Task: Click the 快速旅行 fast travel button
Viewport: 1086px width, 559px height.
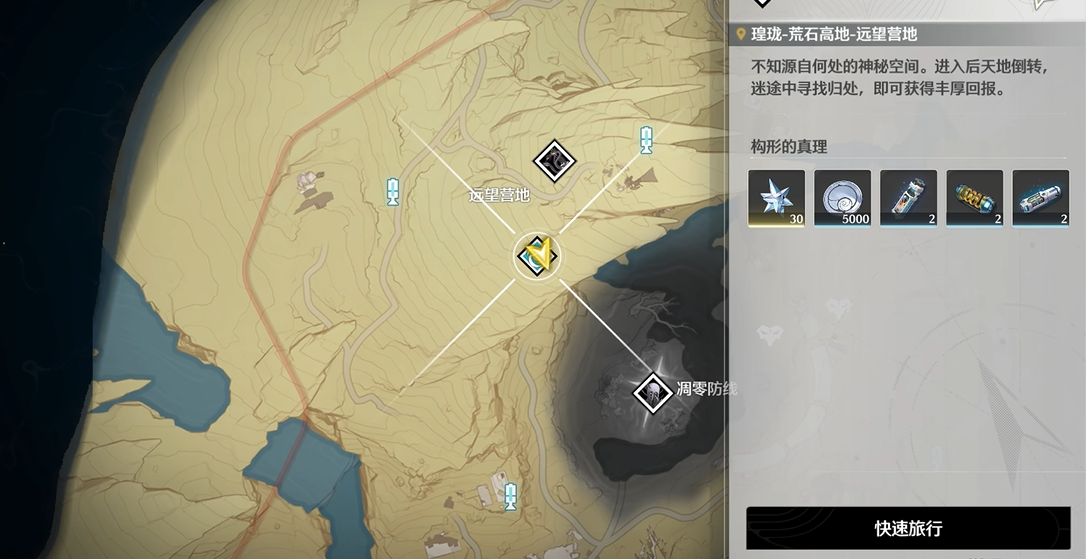Action: (x=908, y=528)
